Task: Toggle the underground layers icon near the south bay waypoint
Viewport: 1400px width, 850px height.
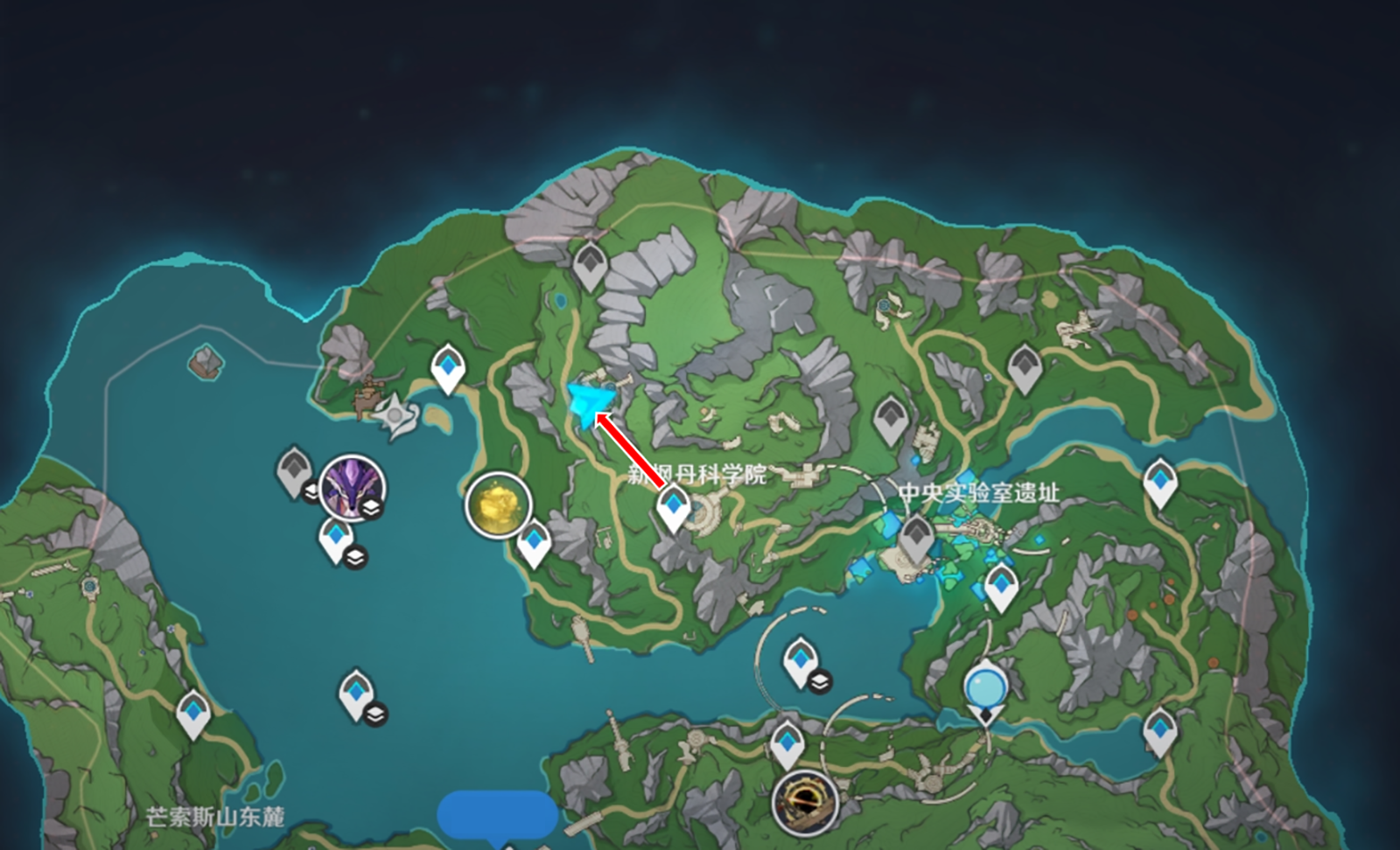Action: [820, 680]
